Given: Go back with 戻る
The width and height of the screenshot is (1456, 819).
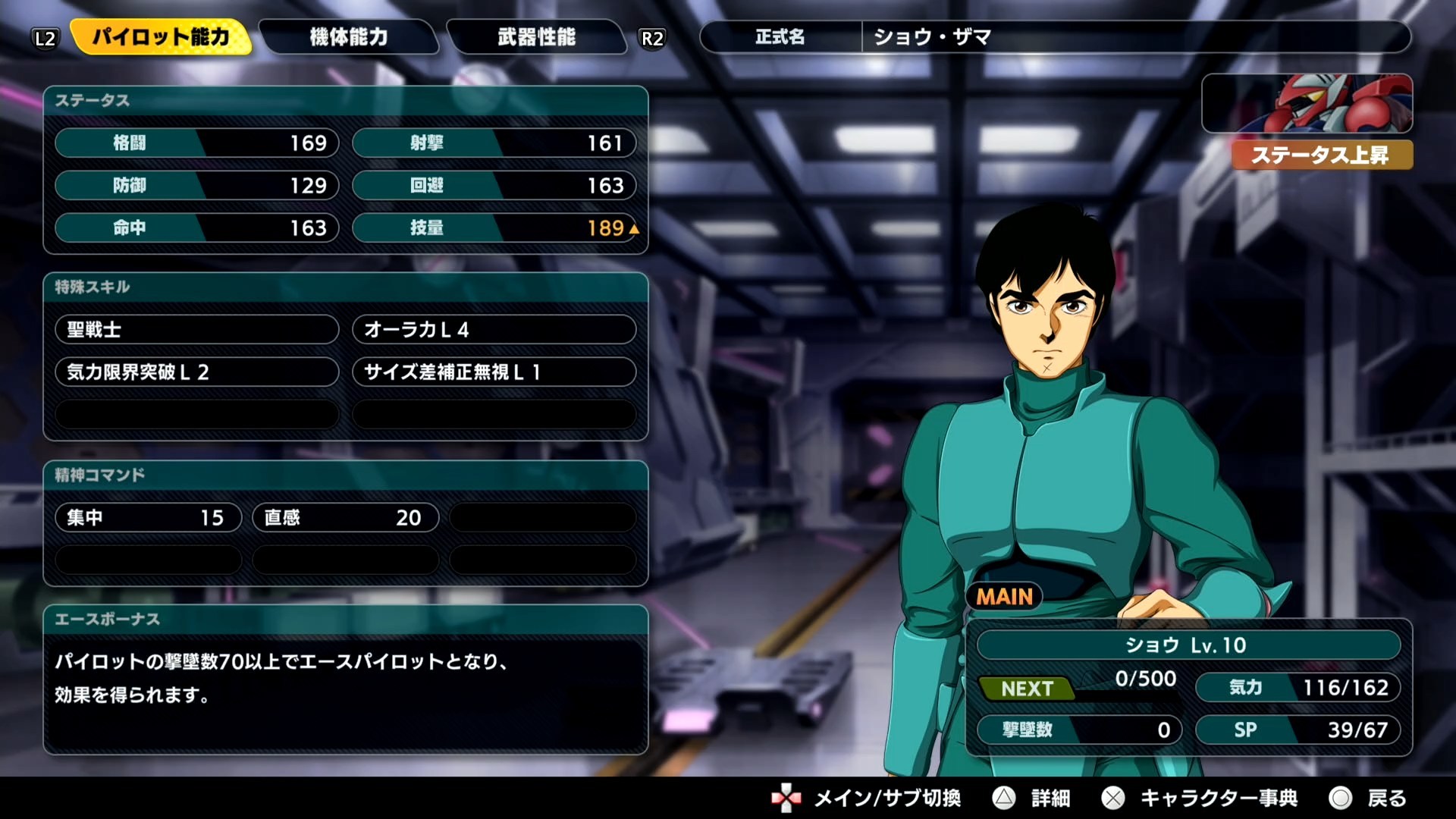Looking at the screenshot, I should [x=1369, y=798].
